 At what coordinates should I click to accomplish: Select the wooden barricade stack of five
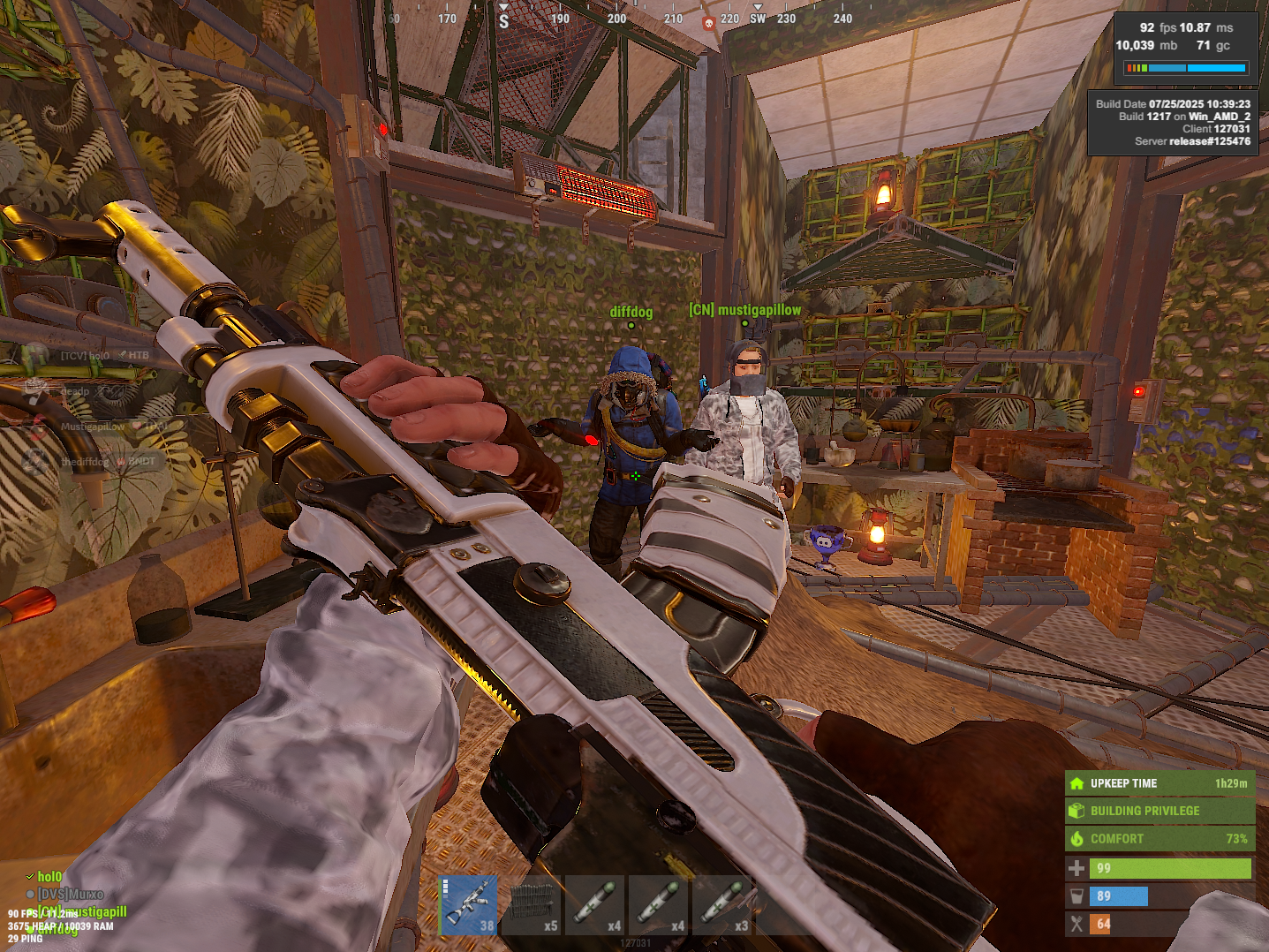click(x=531, y=904)
